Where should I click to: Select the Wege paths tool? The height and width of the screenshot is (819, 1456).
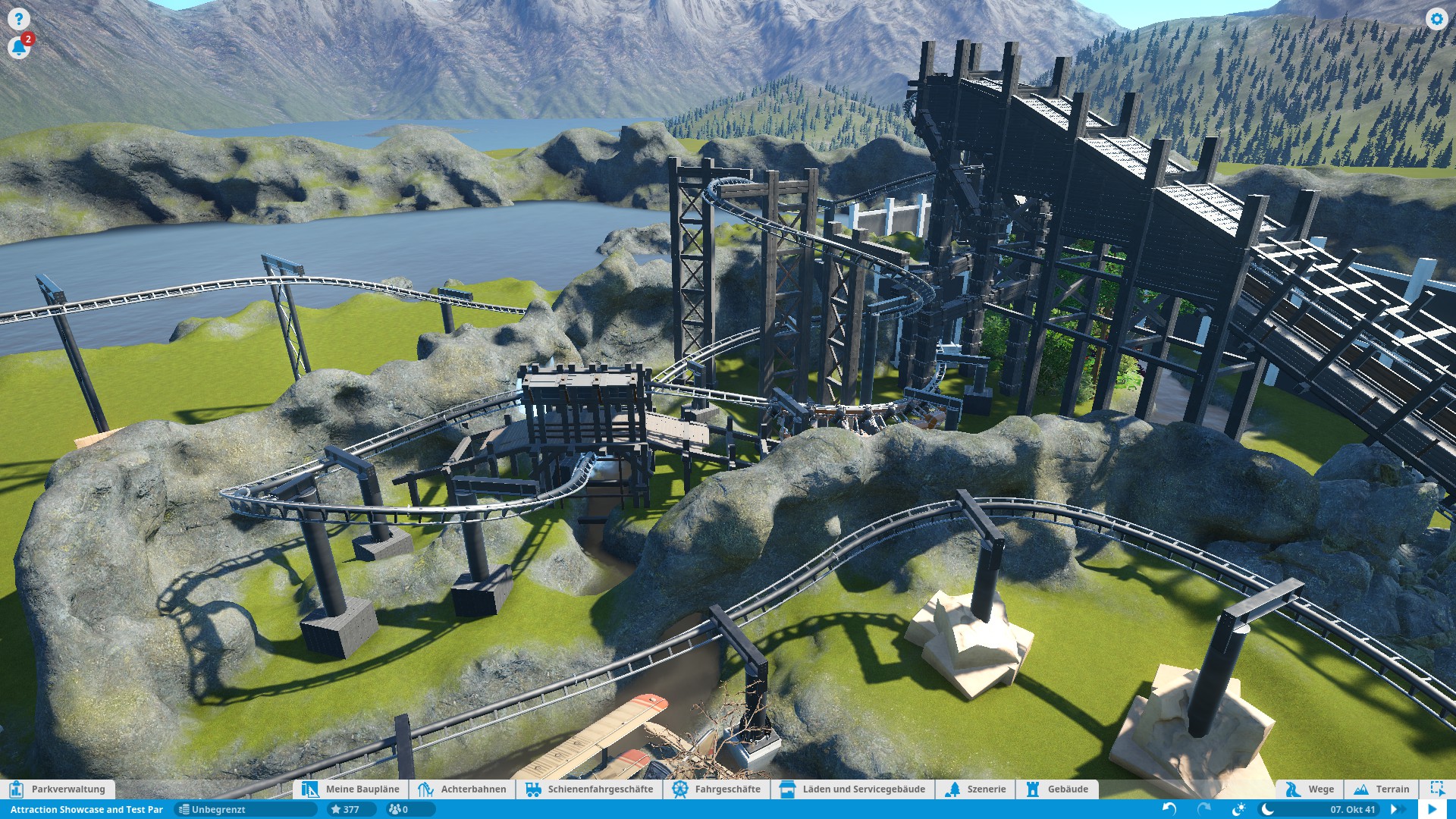[1310, 789]
